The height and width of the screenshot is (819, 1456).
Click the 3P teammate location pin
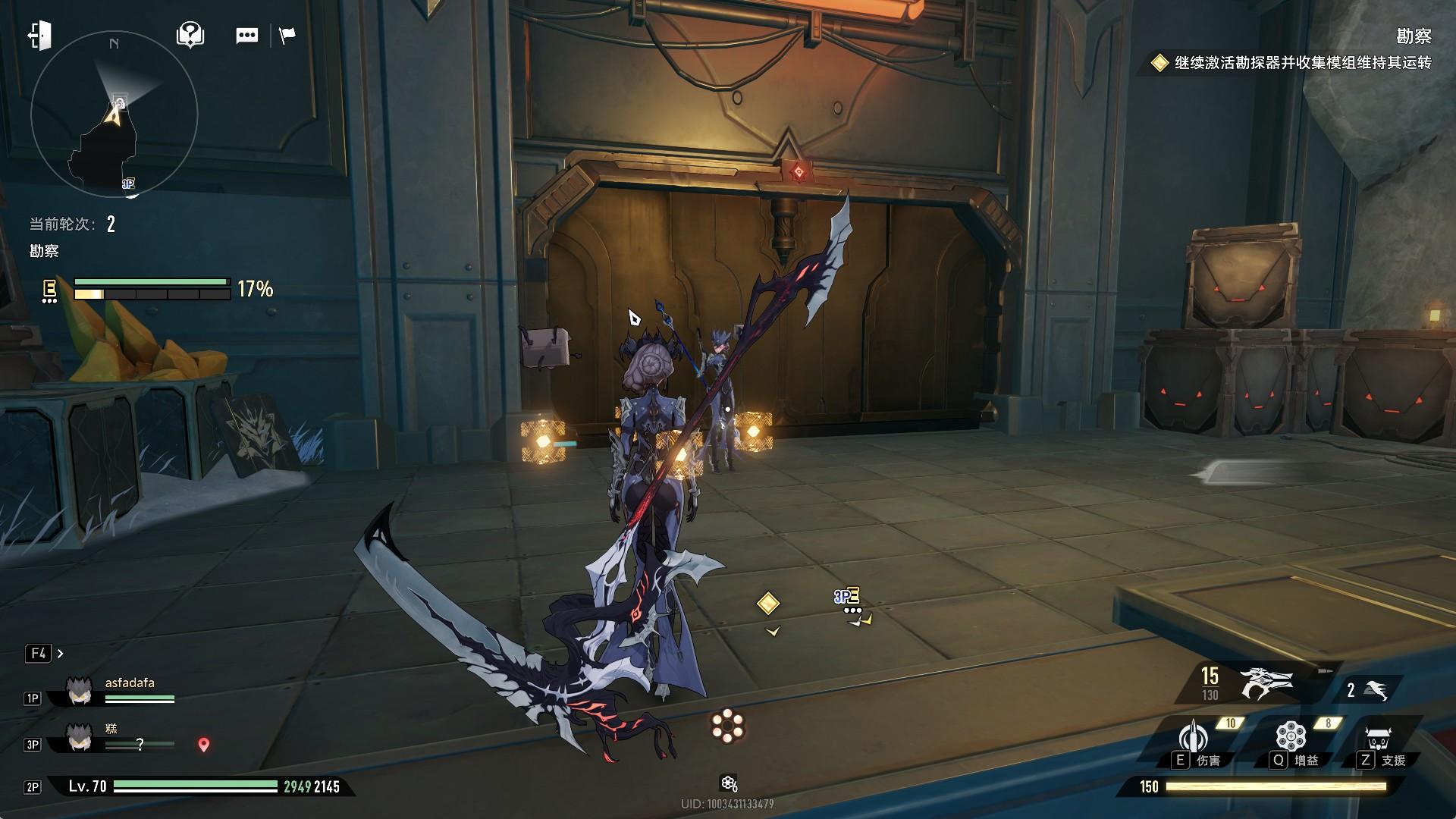[203, 745]
